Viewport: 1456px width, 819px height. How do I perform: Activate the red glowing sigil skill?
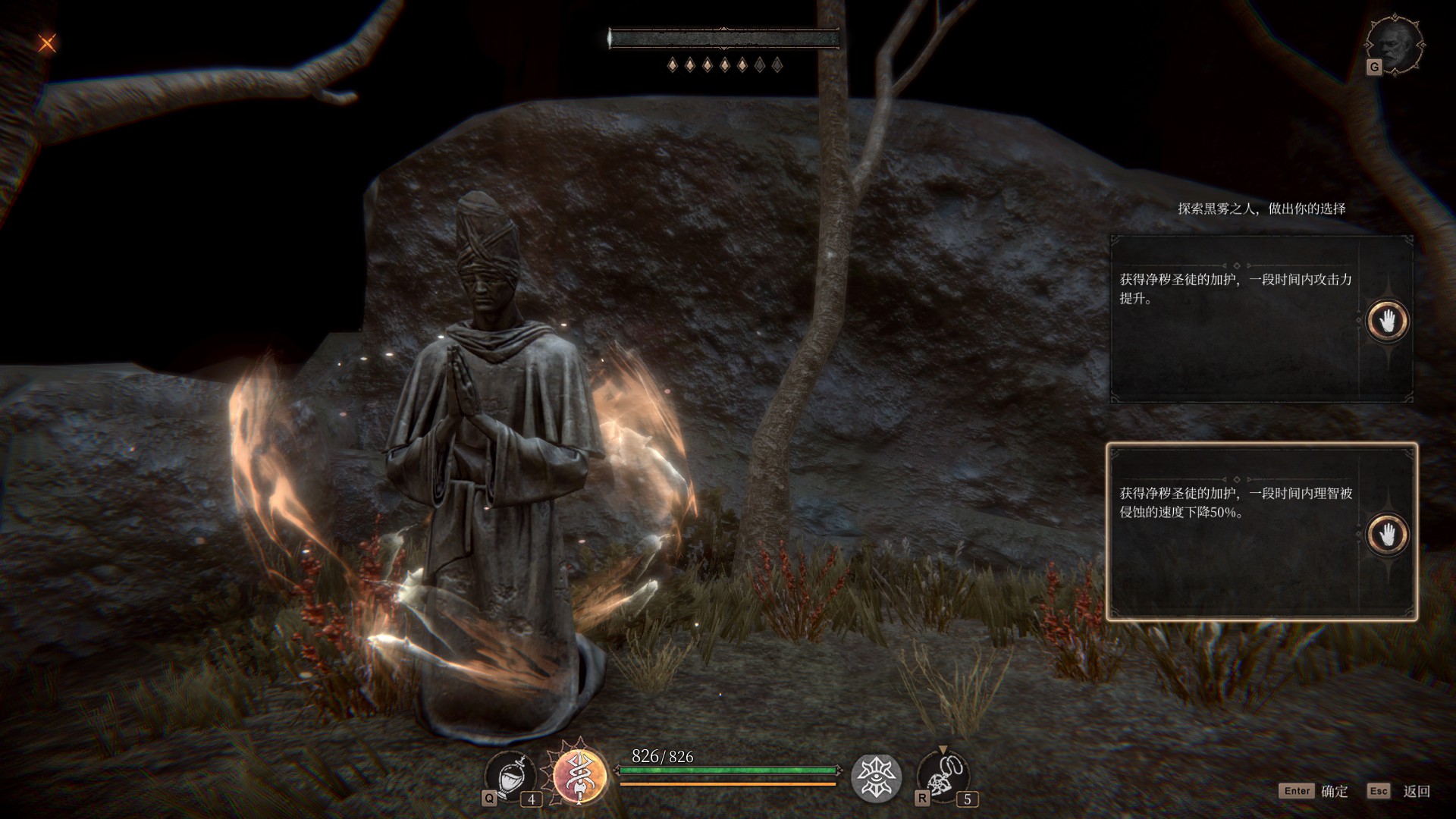click(x=580, y=776)
